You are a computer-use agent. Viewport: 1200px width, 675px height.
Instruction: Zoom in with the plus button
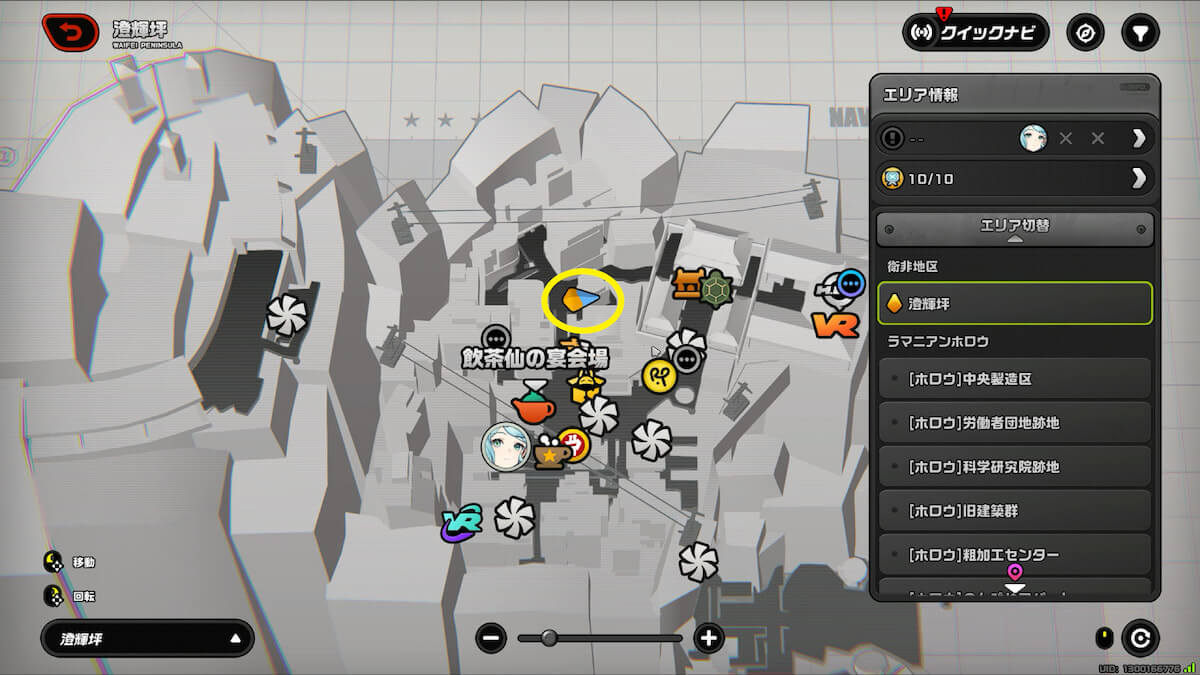tap(709, 638)
